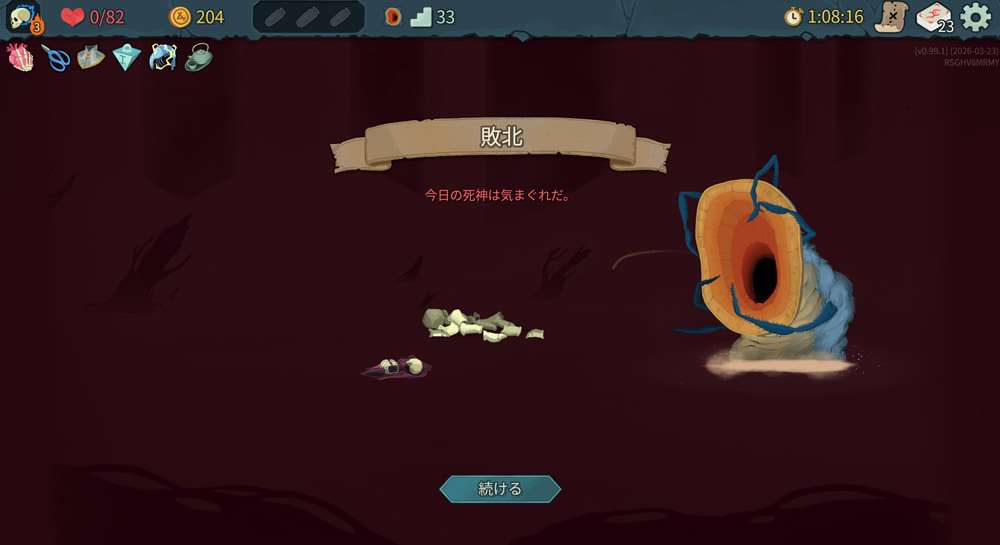1000x545 pixels.
Task: Check the grey anvil relic
Action: click(x=91, y=57)
